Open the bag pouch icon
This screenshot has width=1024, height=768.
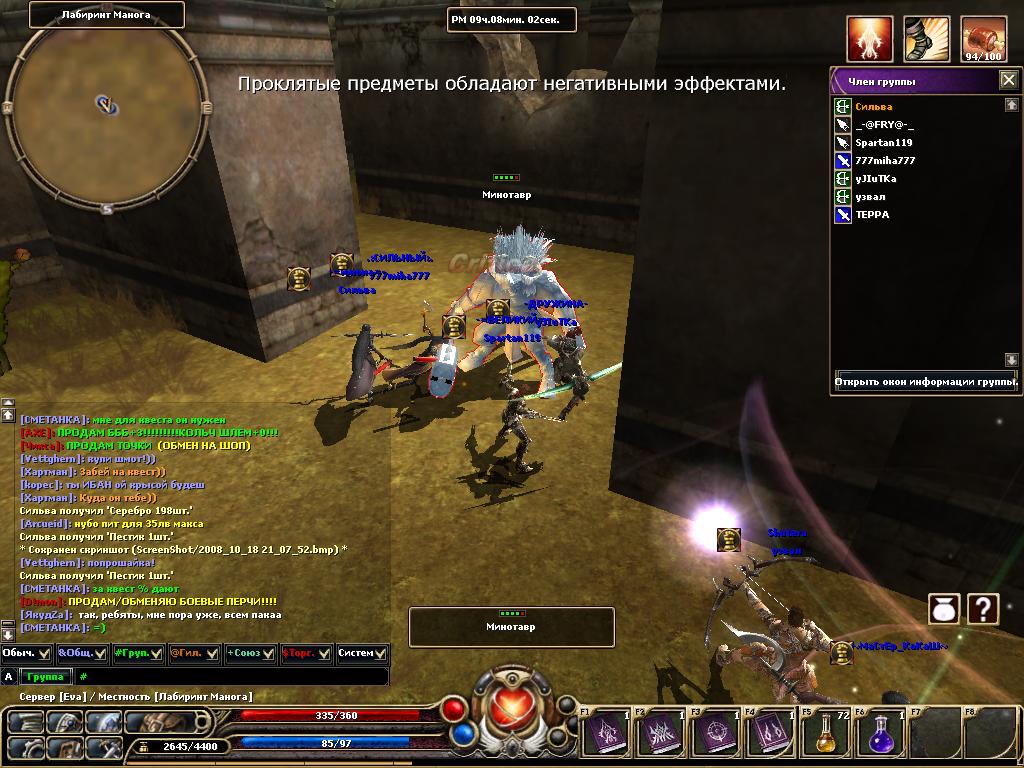(944, 608)
